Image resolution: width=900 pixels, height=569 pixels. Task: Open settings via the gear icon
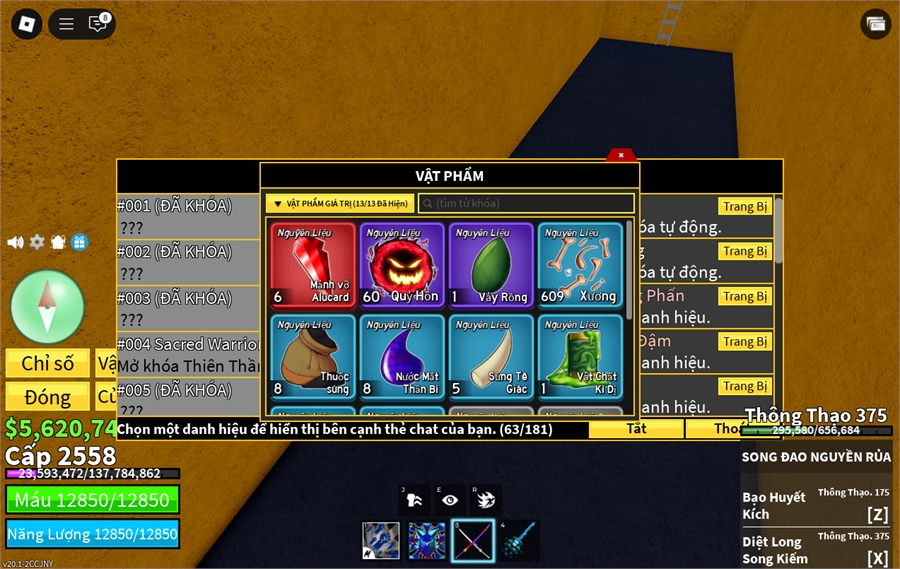tap(37, 242)
